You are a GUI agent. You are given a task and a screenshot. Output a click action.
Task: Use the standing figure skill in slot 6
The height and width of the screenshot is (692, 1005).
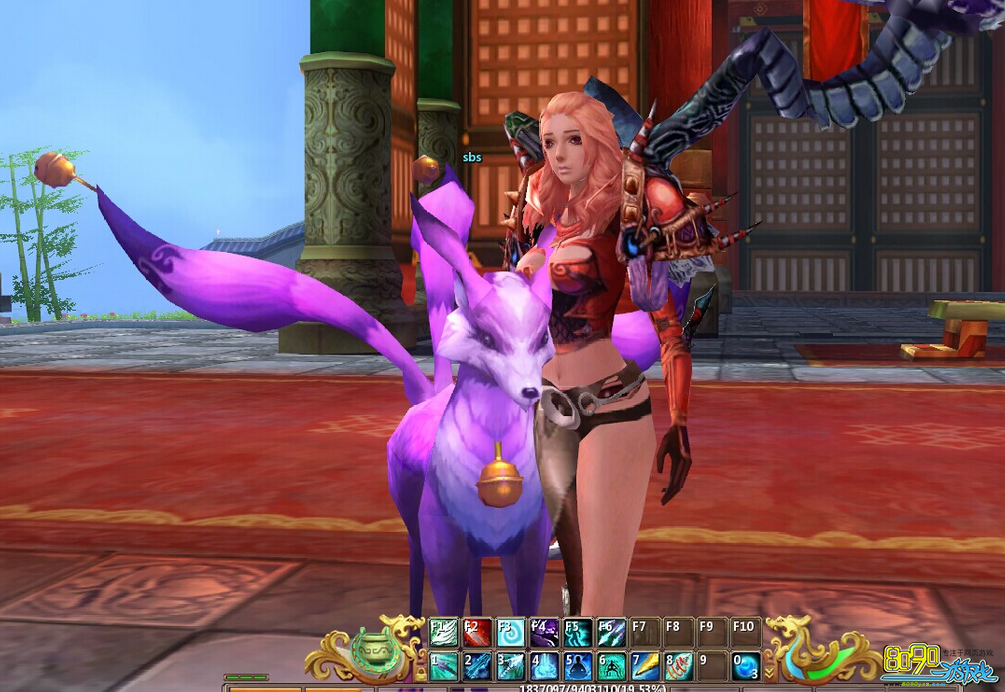[611, 666]
